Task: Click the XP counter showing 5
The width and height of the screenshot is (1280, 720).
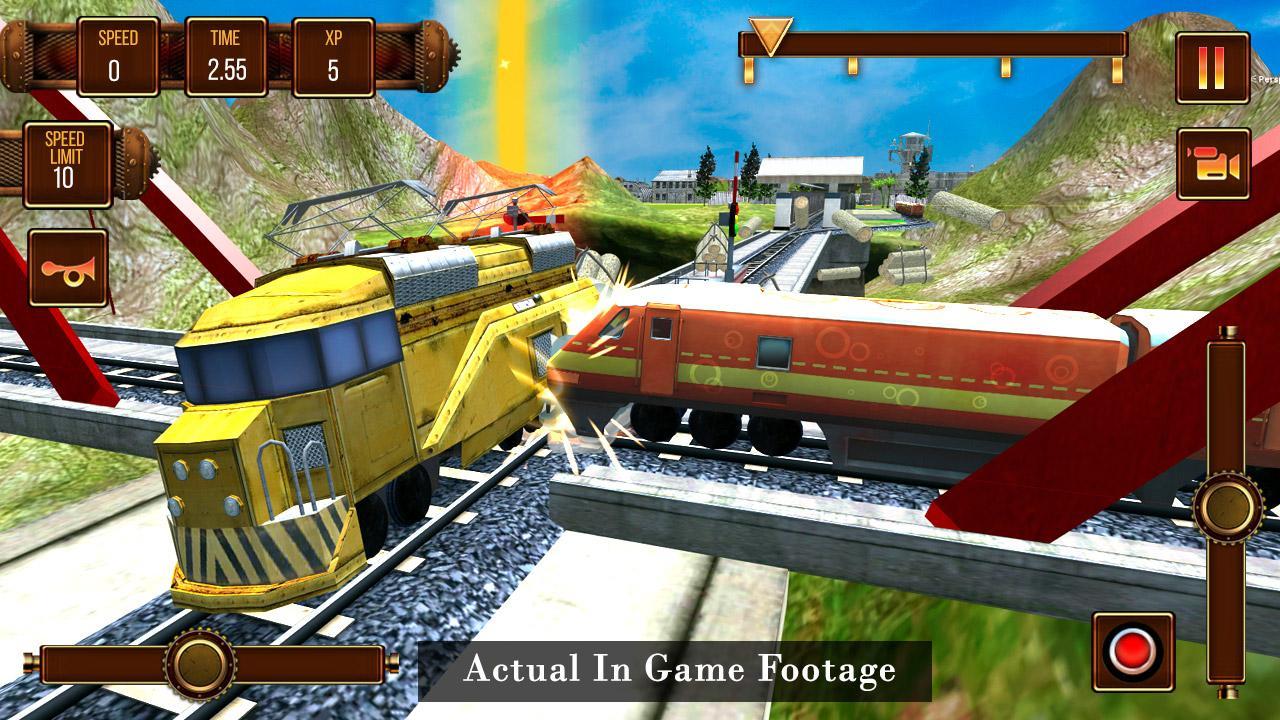Action: click(x=334, y=55)
